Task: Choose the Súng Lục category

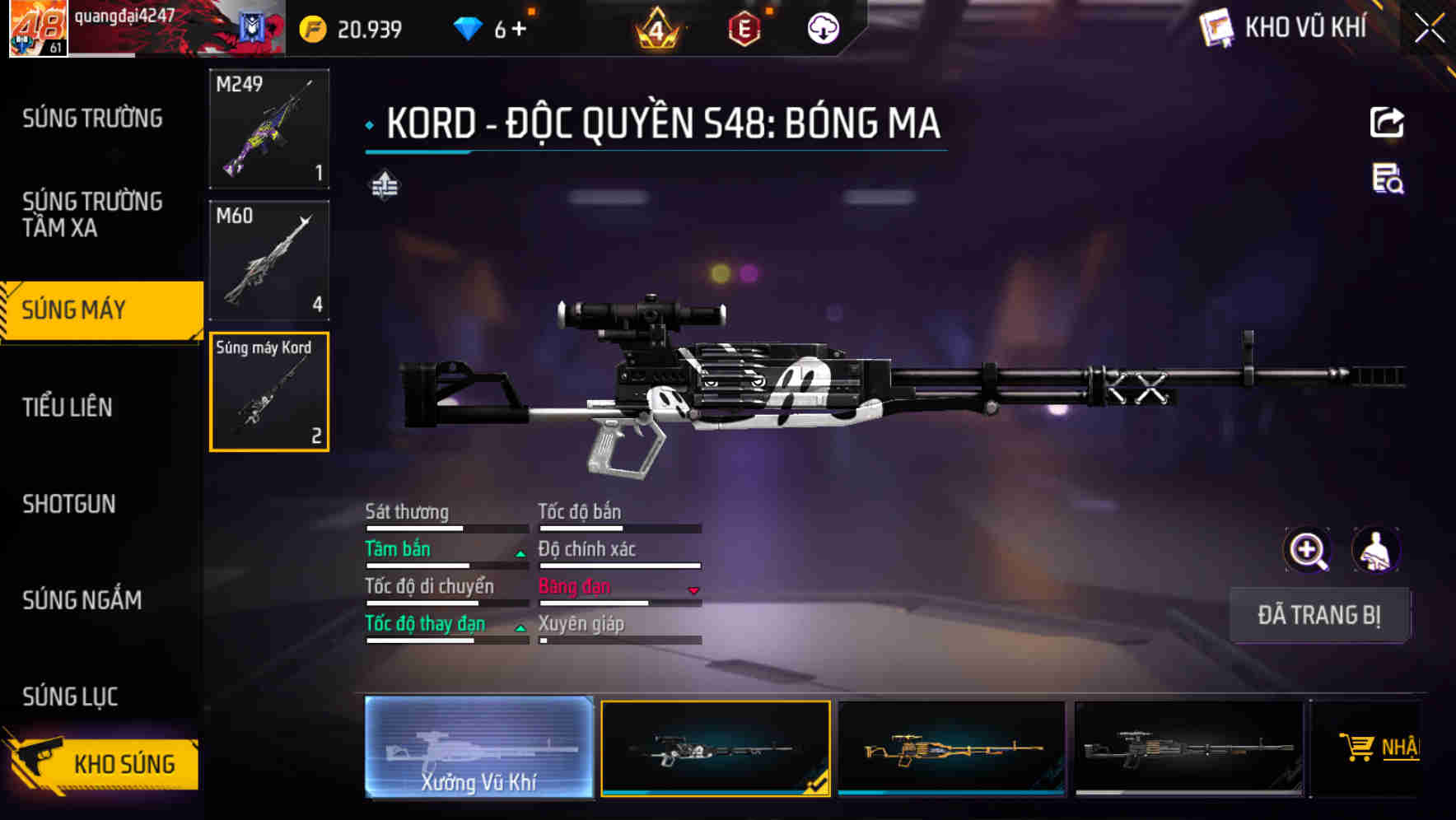Action: click(71, 697)
